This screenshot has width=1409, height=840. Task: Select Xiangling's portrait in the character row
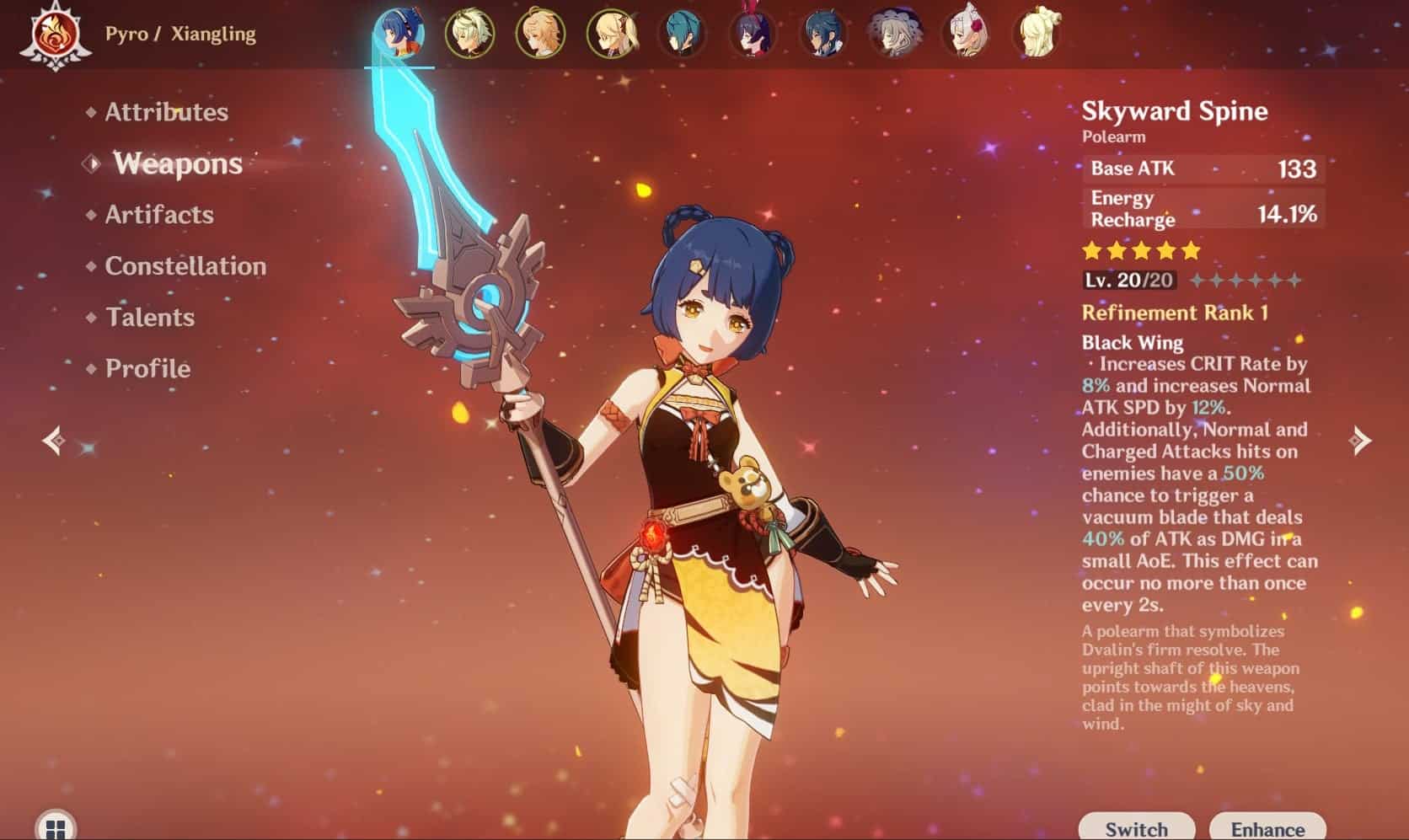point(399,34)
